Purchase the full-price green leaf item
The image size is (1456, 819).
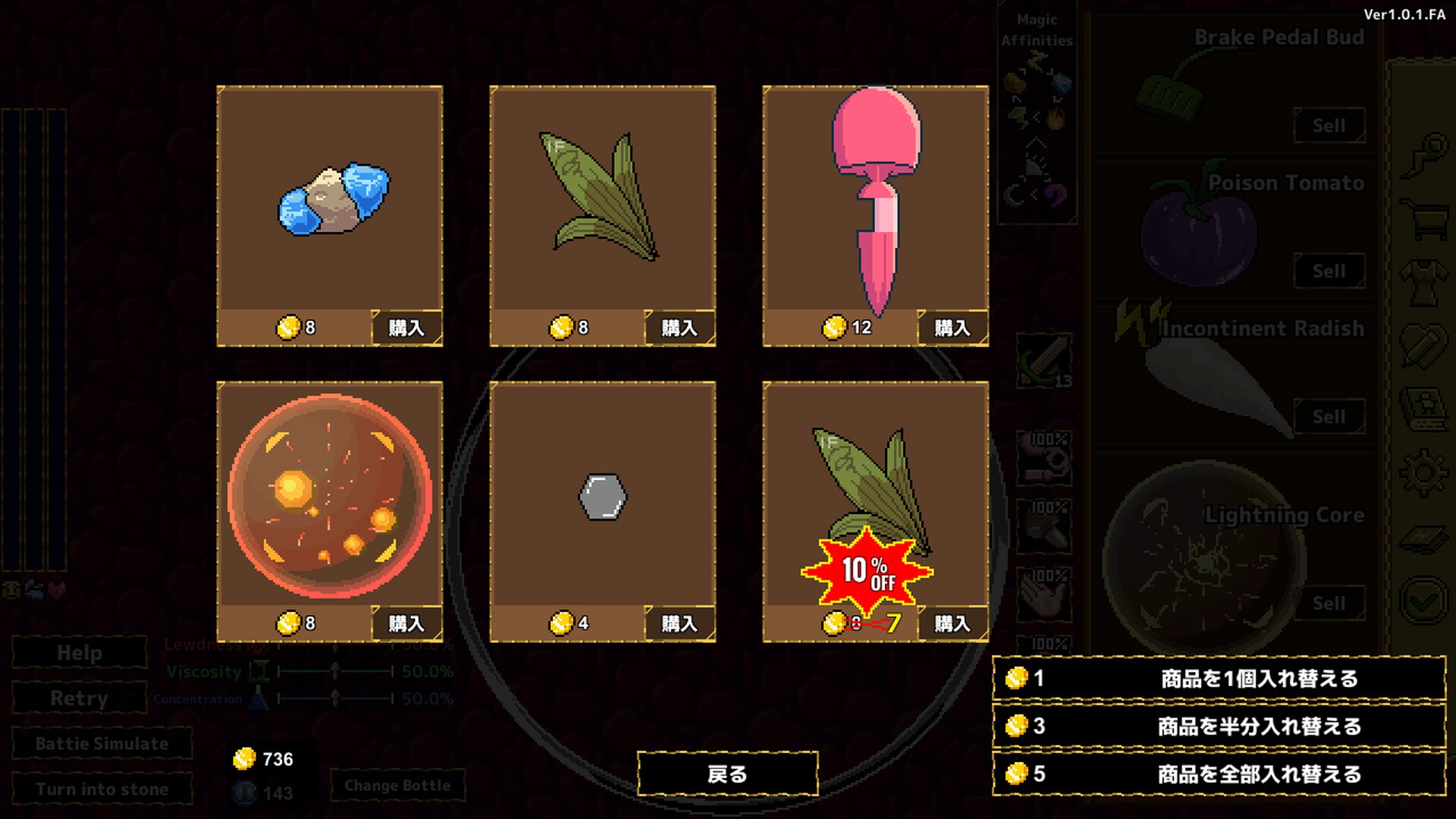[x=679, y=328]
